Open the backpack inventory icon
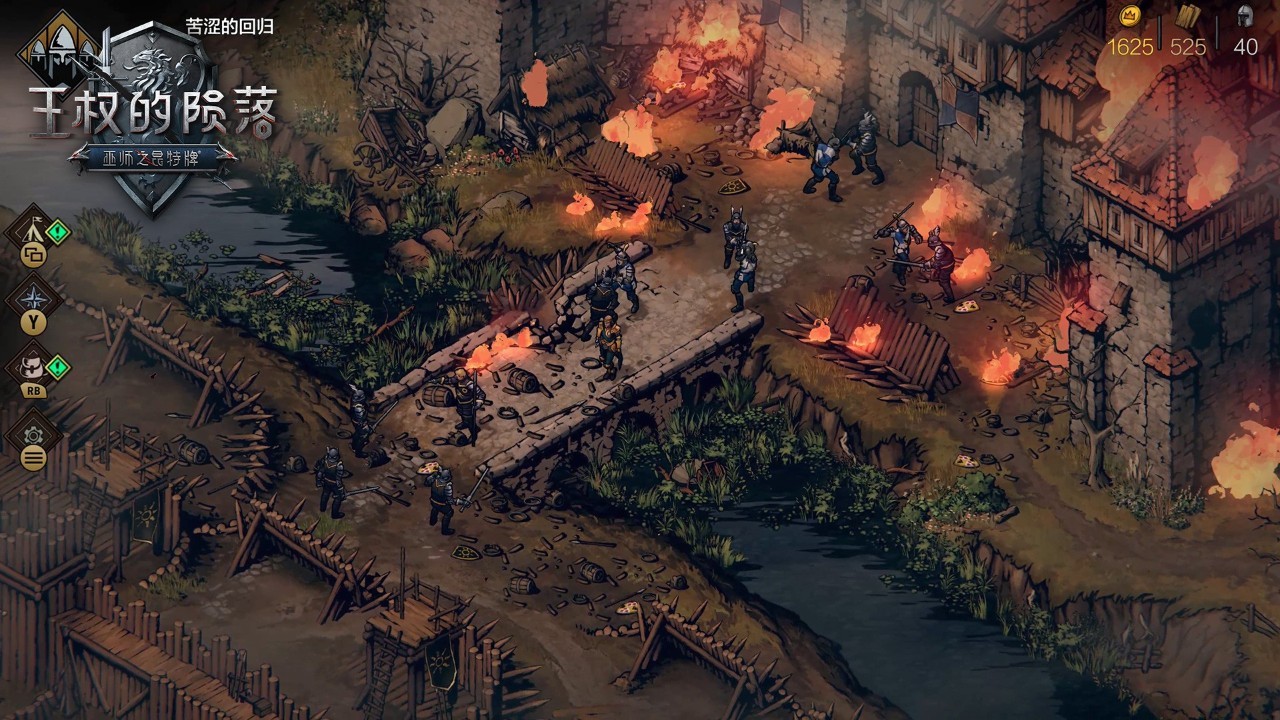1280x720 pixels. pyautogui.click(x=33, y=365)
